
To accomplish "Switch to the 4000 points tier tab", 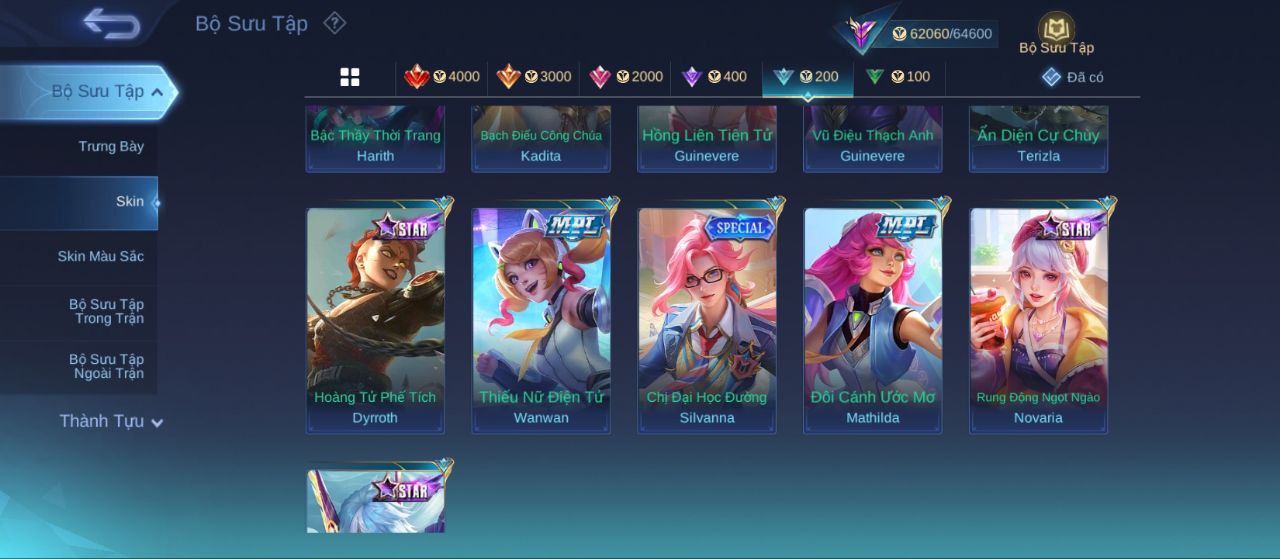I will (x=442, y=77).
